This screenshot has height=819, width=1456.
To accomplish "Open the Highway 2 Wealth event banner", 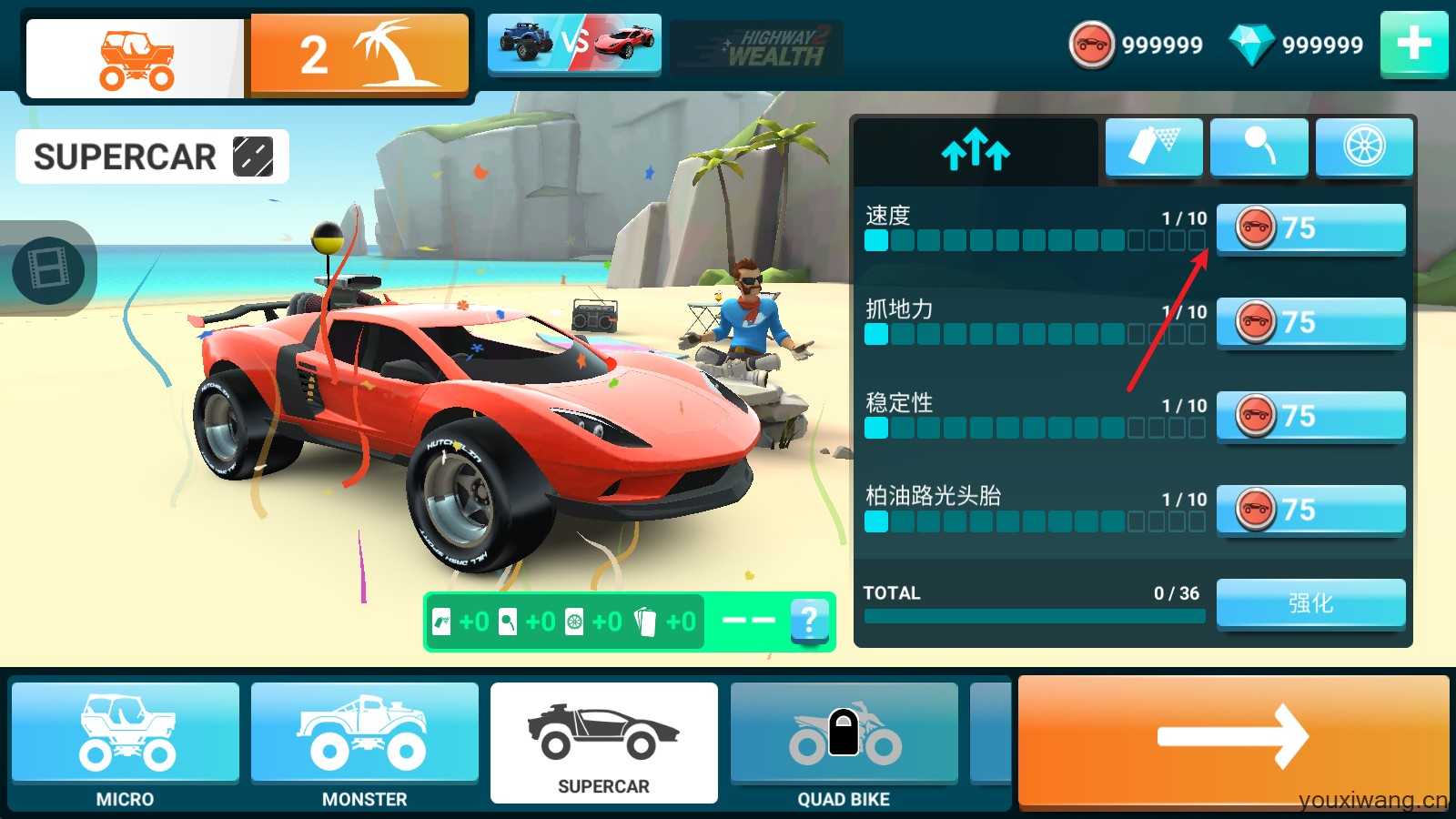I will pos(755,44).
